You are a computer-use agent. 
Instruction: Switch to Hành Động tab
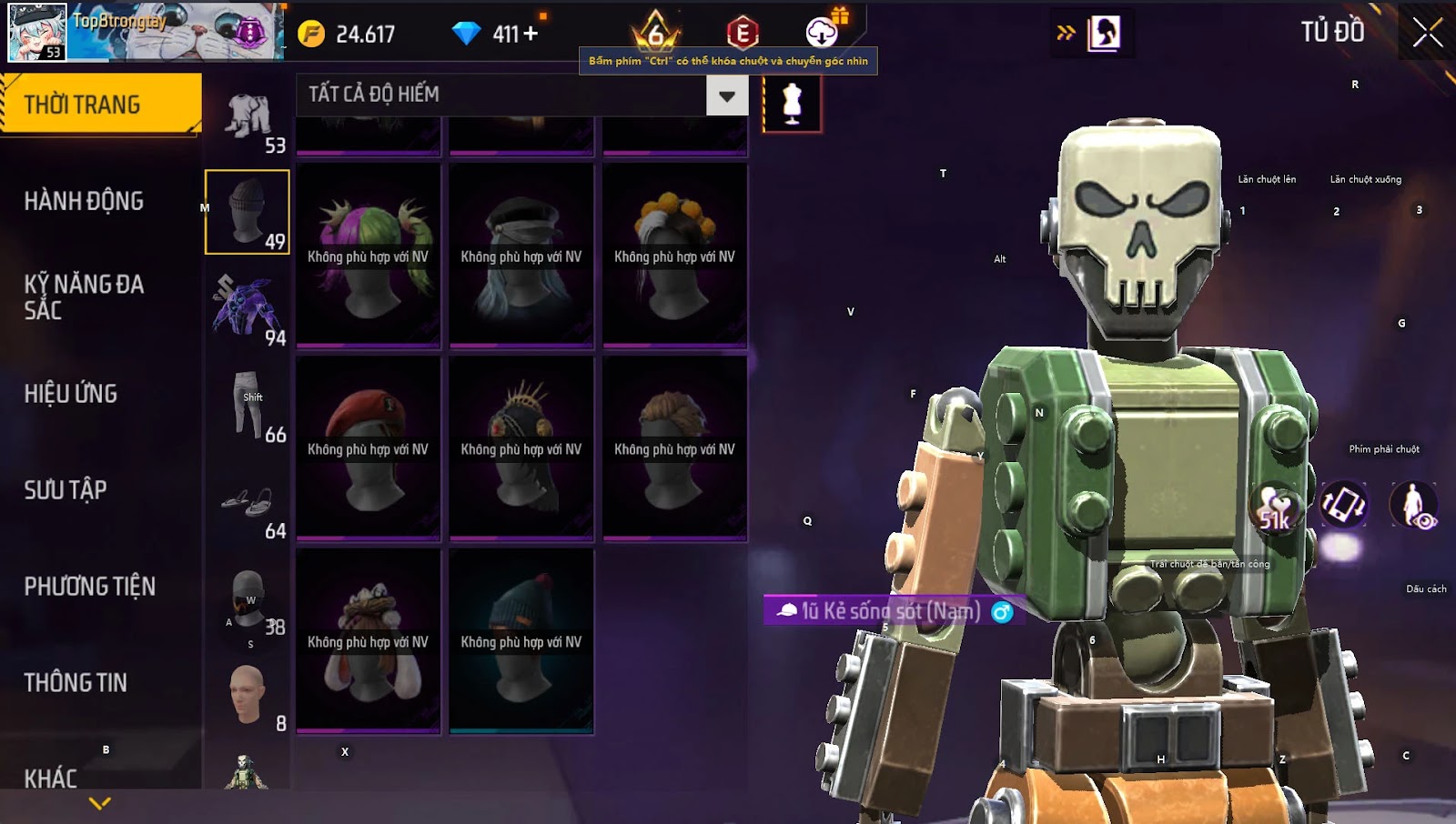click(x=84, y=201)
